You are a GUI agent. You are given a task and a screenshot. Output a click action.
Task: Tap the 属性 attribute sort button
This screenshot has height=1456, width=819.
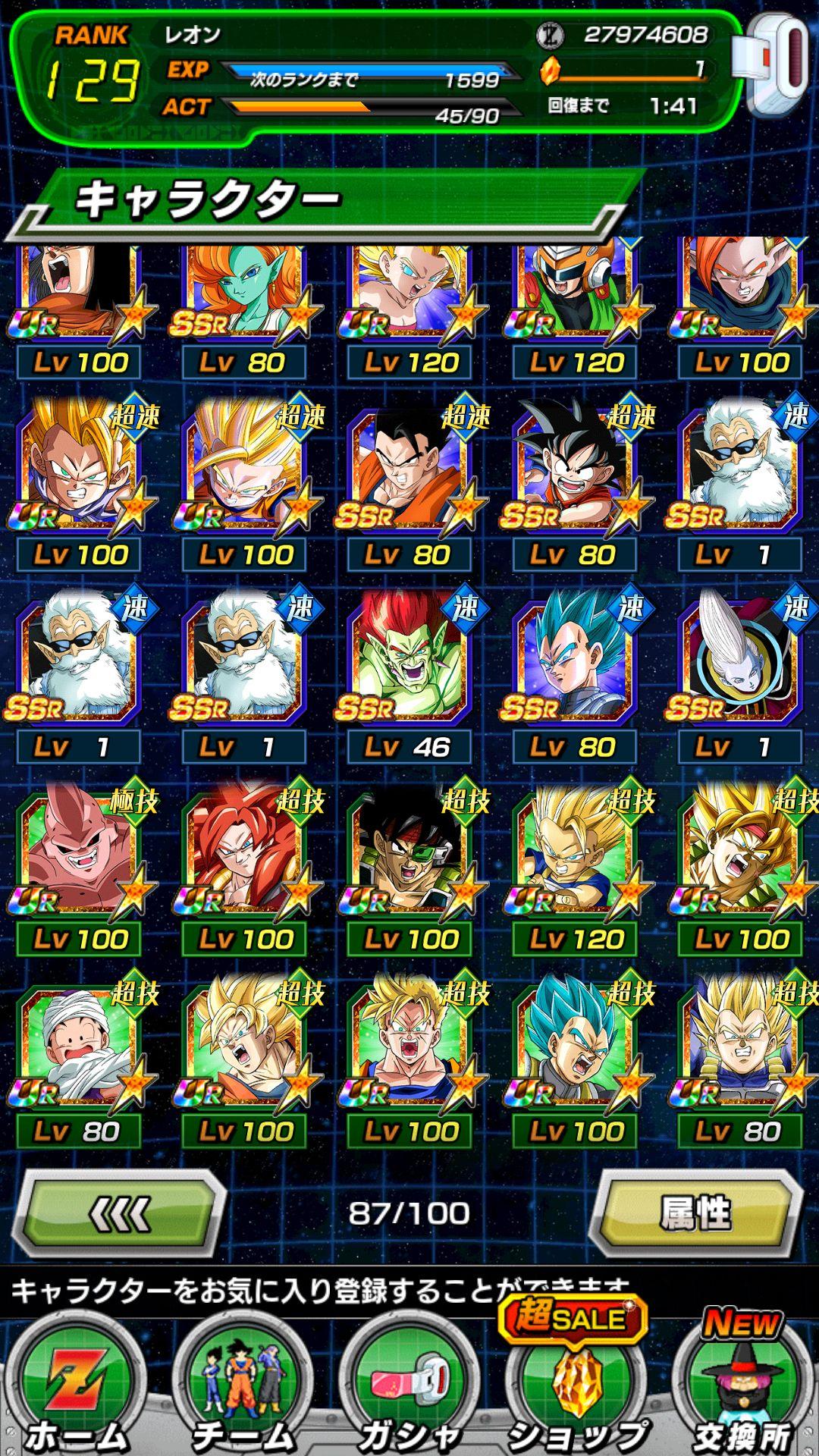pyautogui.click(x=695, y=1213)
